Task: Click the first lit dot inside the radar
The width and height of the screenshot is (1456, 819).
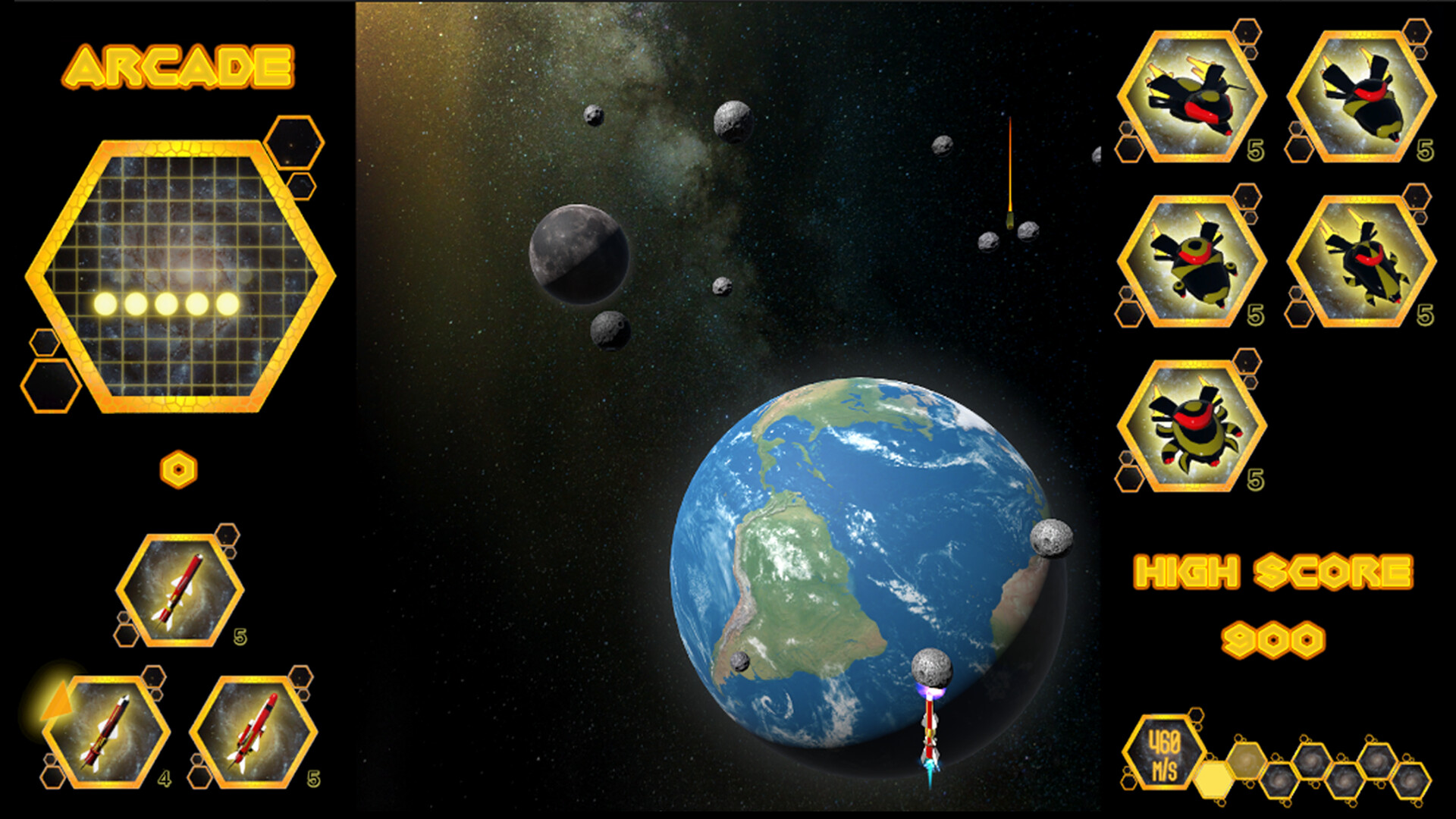Action: click(106, 303)
